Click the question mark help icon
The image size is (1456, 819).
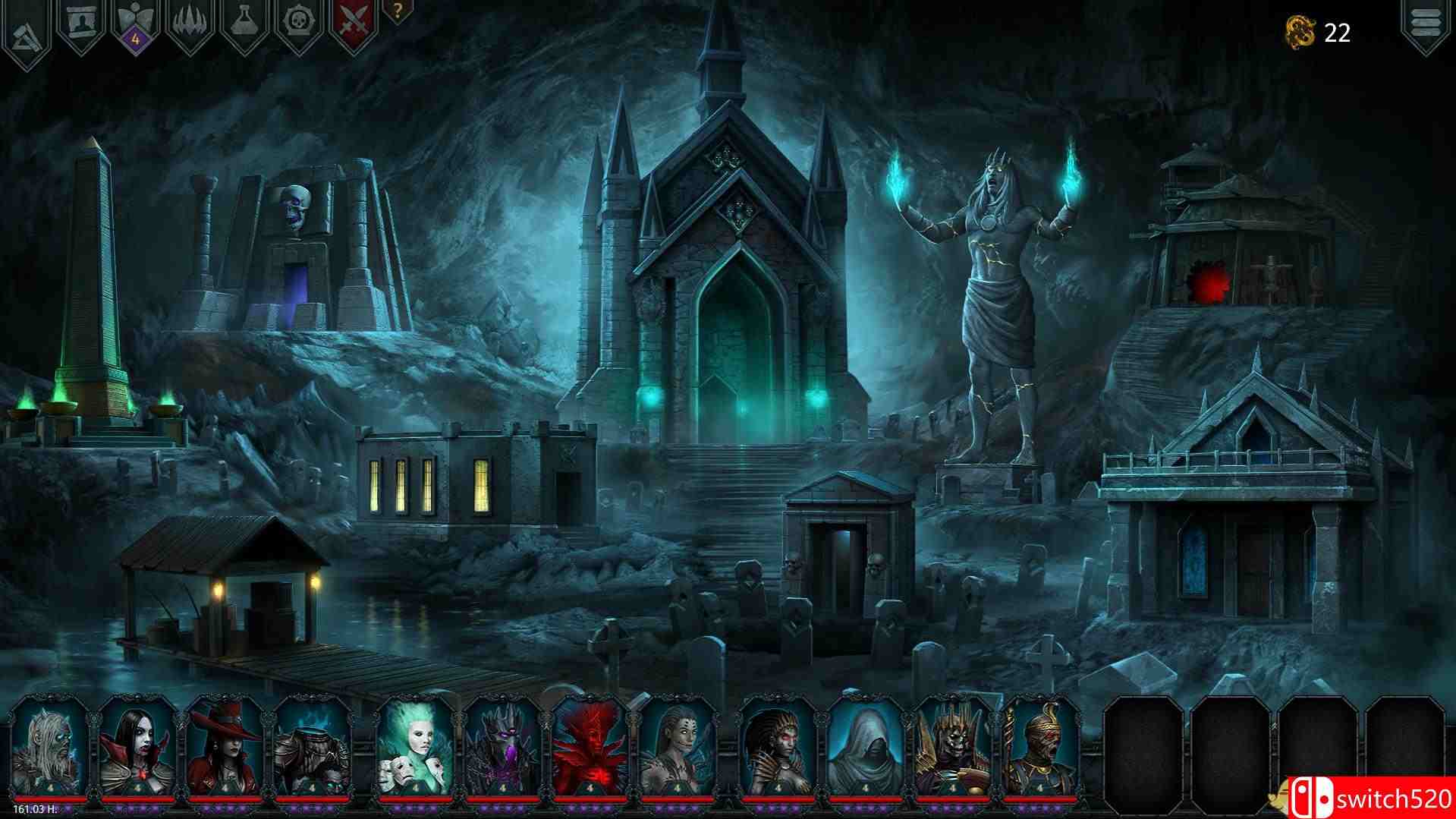point(396,11)
